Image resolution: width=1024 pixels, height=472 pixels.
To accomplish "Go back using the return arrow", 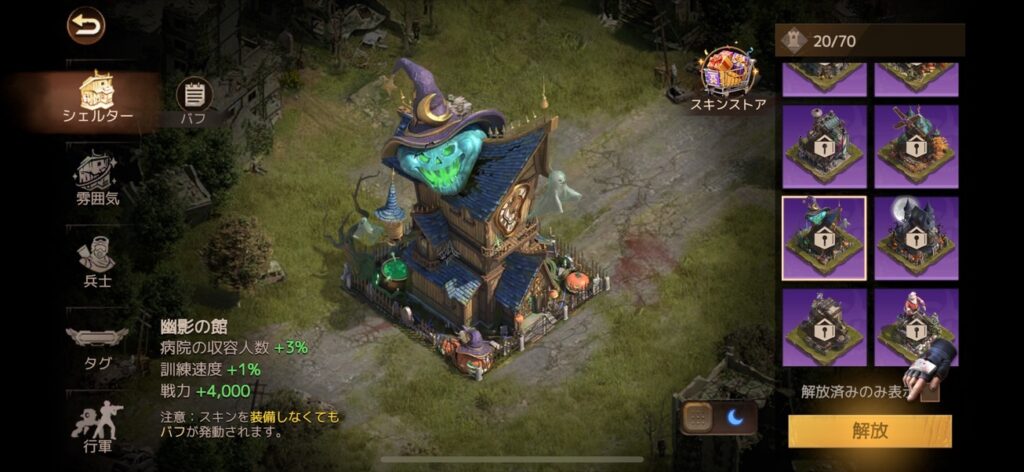I will pos(86,26).
